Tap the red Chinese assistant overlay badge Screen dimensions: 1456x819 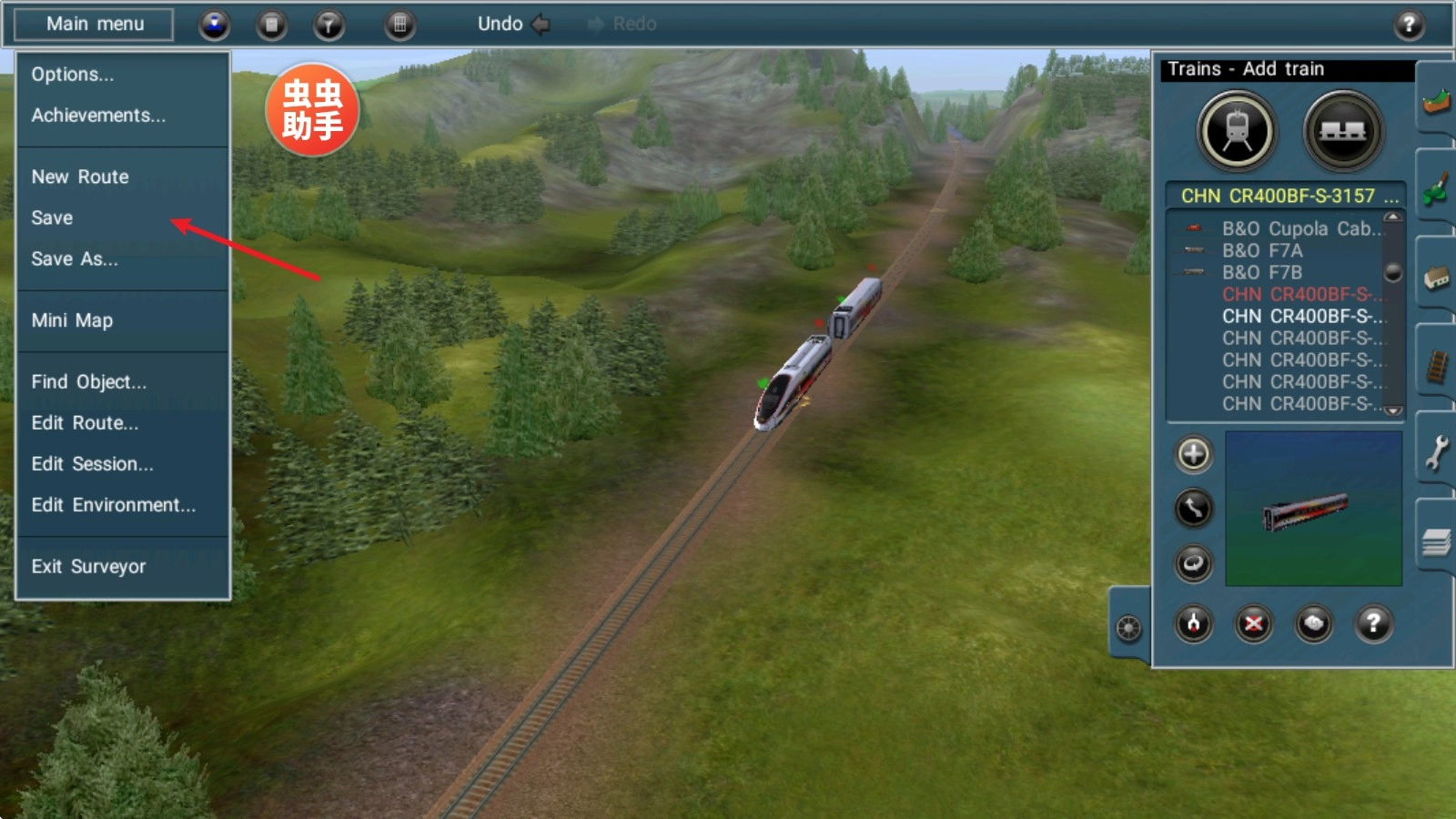click(x=312, y=110)
